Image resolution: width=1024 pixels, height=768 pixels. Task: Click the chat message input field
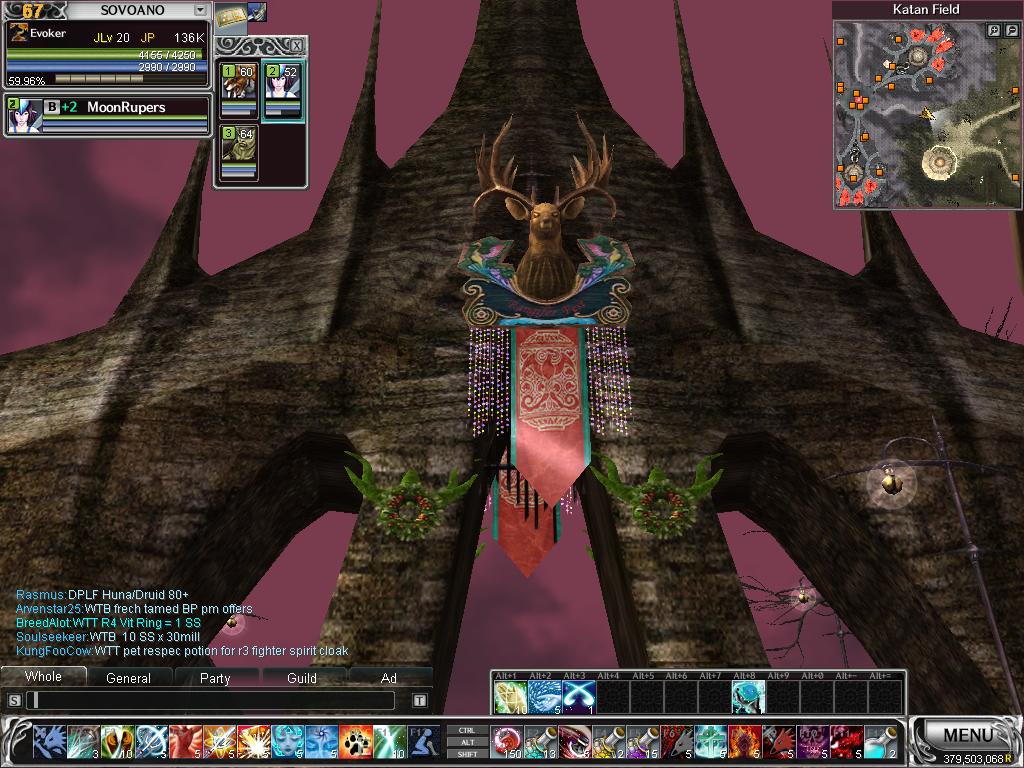(x=215, y=701)
